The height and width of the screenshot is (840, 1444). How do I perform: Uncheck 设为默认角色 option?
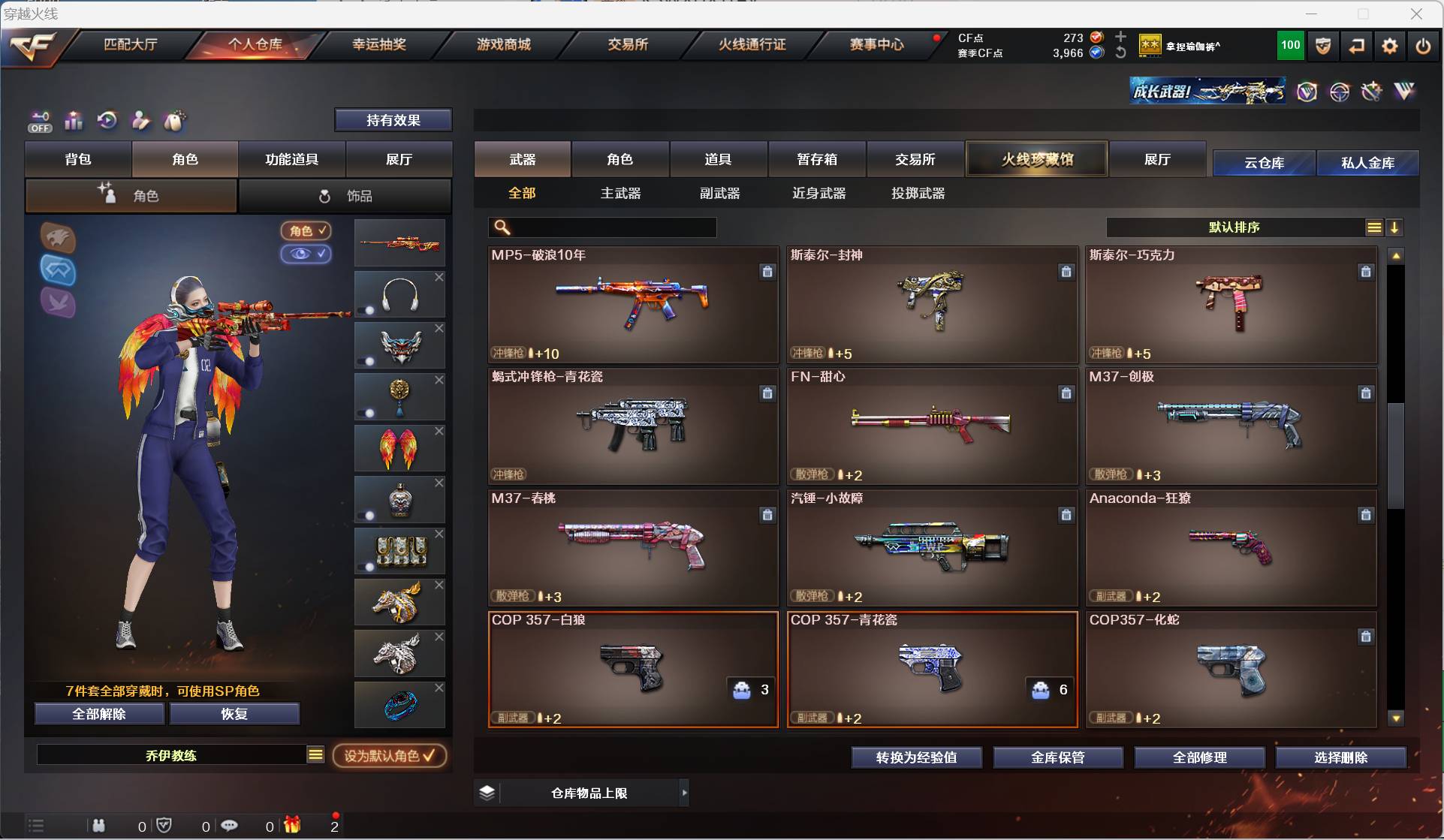coord(389,756)
